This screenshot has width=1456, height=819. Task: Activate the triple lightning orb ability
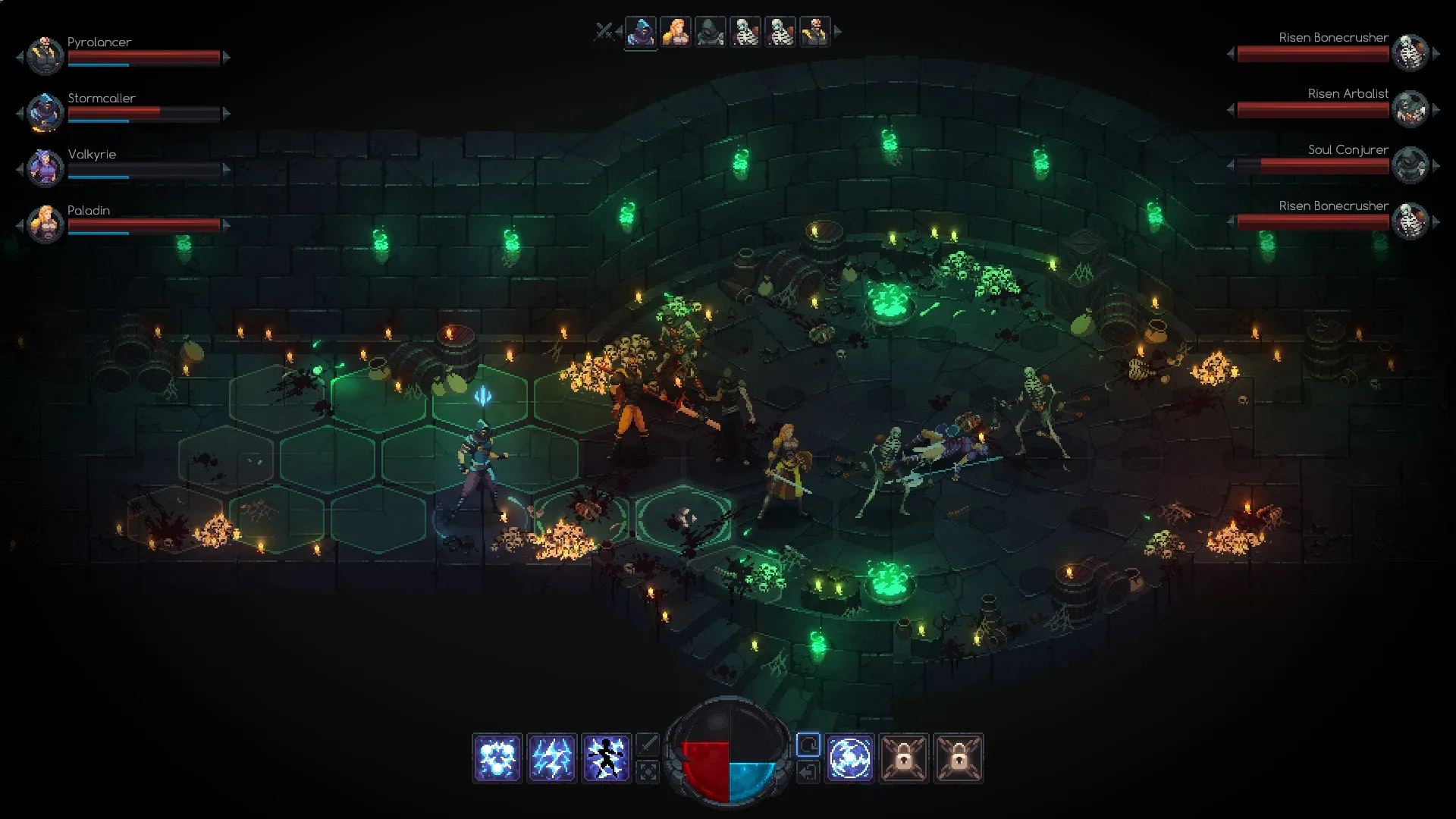pyautogui.click(x=497, y=758)
